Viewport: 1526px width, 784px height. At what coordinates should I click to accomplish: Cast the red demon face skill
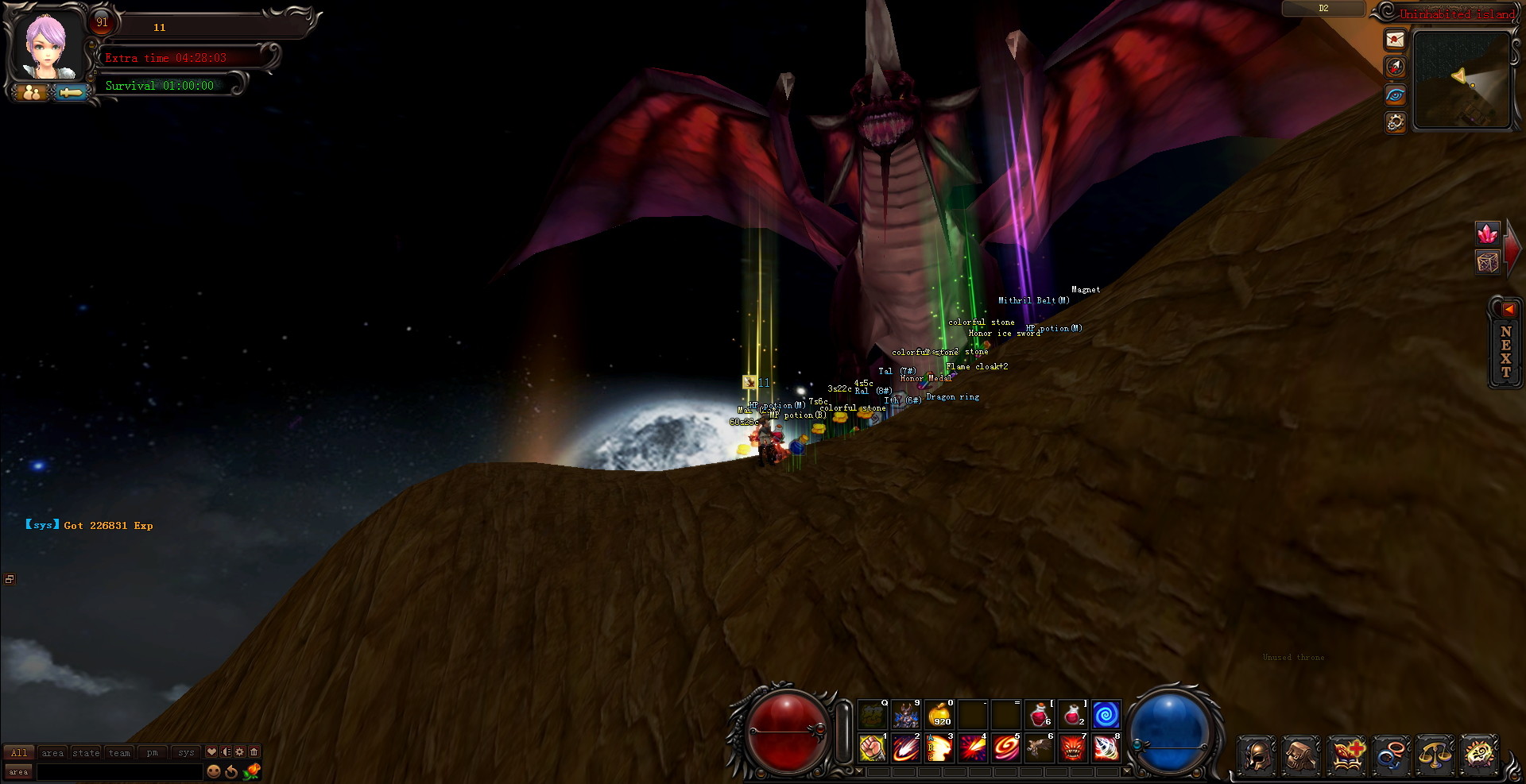pyautogui.click(x=1072, y=748)
